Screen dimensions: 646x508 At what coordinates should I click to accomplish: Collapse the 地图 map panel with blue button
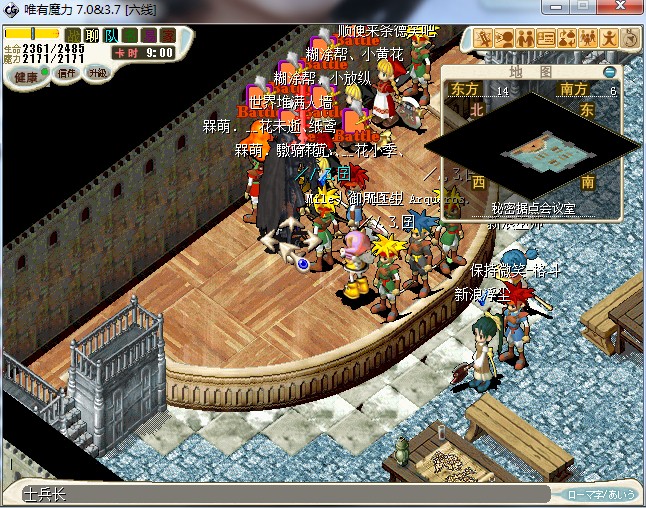click(610, 72)
